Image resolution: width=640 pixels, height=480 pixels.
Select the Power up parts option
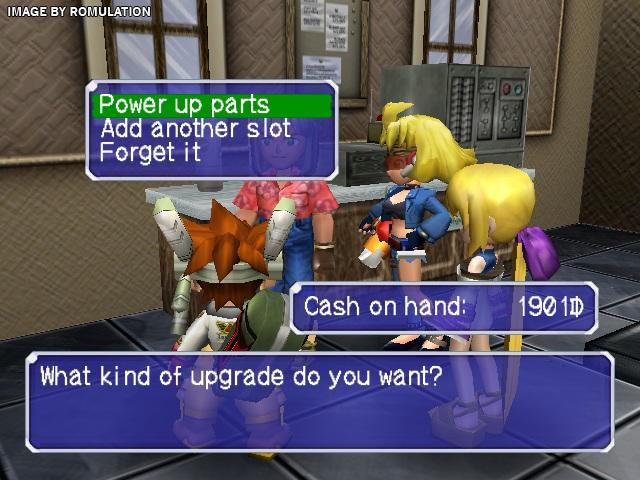tap(183, 104)
